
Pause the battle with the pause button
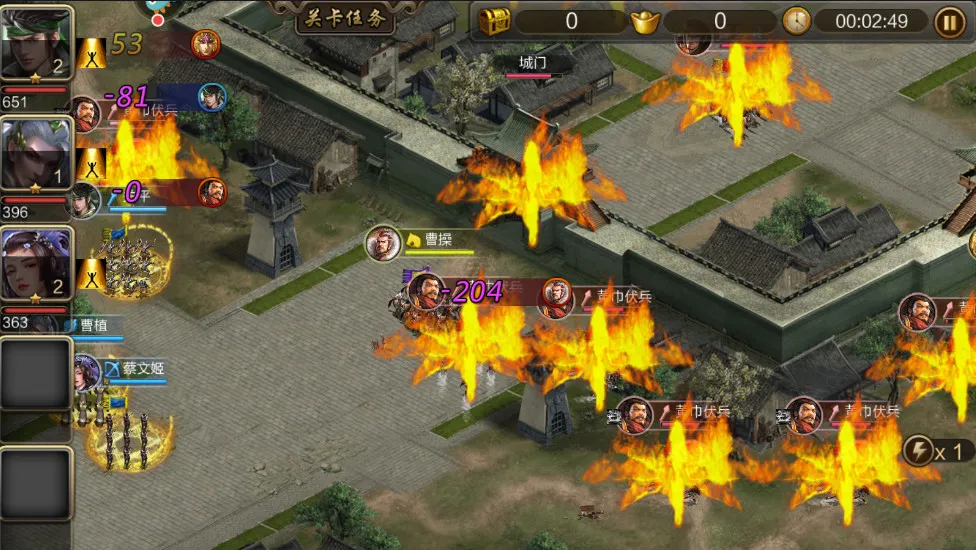click(x=949, y=21)
